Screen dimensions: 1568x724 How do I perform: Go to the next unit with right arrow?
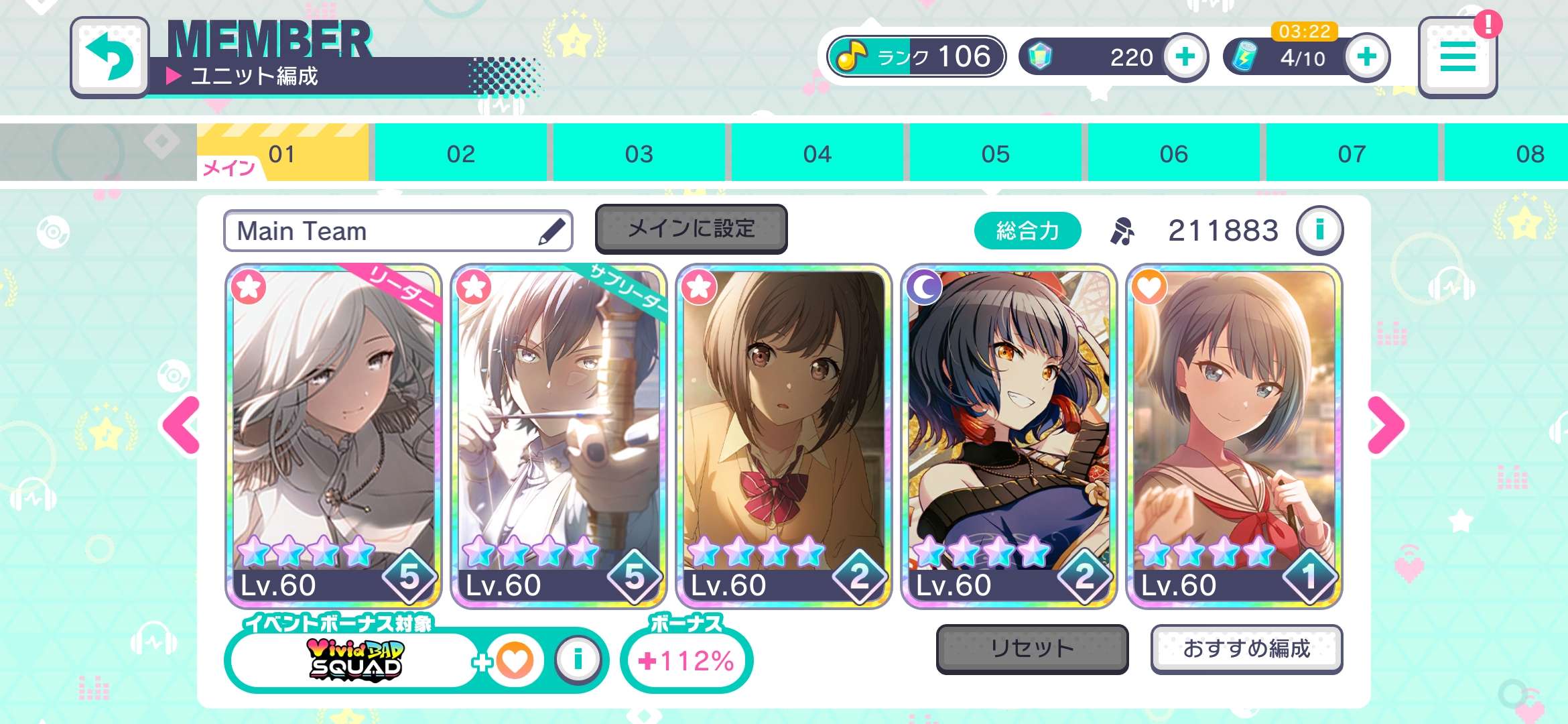coord(1386,424)
